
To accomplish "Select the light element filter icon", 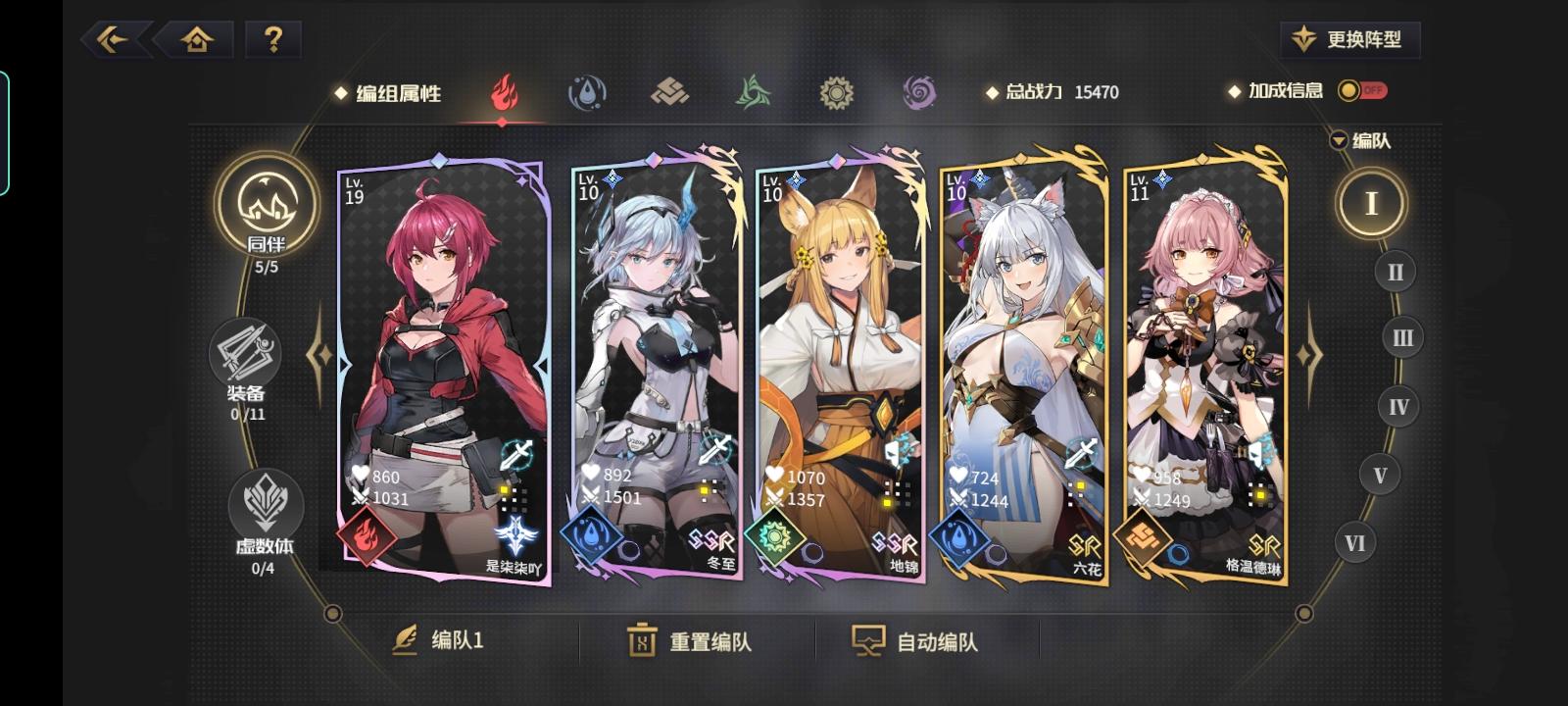I will [836, 93].
